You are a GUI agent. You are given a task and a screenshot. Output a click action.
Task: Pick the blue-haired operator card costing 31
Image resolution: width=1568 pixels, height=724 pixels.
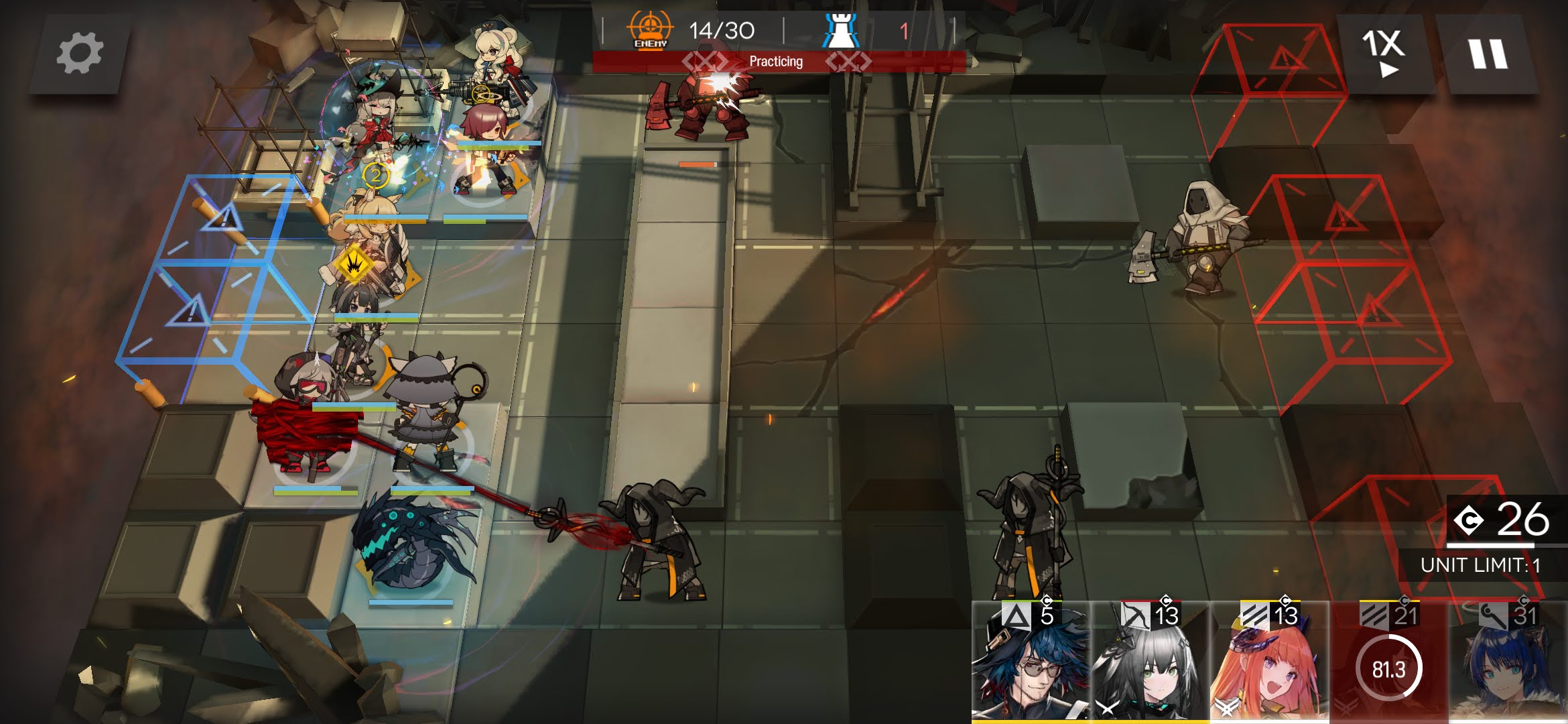coord(1508,664)
